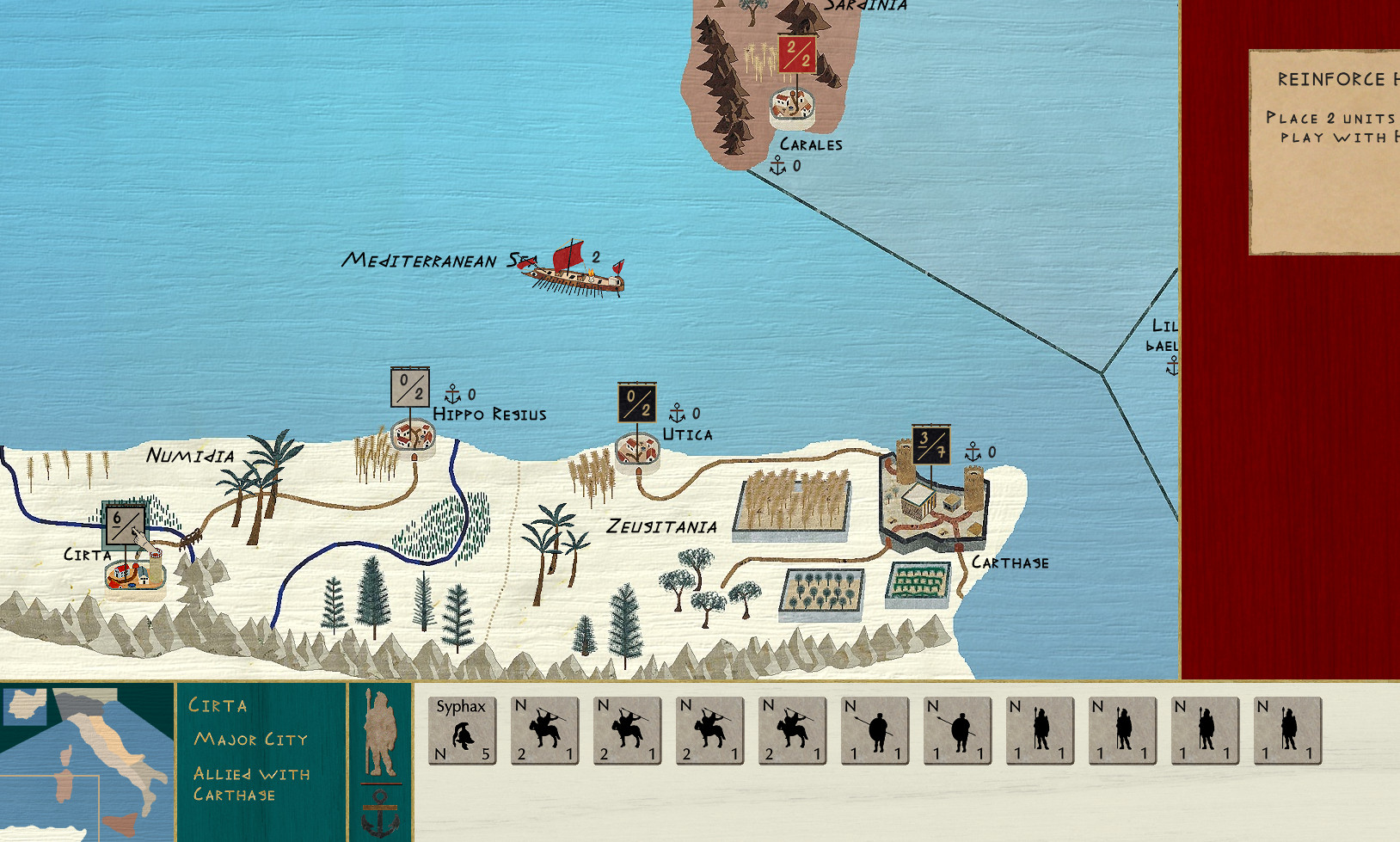The height and width of the screenshot is (842, 1400).
Task: Select the Hippo Regius strength flag
Action: [409, 387]
